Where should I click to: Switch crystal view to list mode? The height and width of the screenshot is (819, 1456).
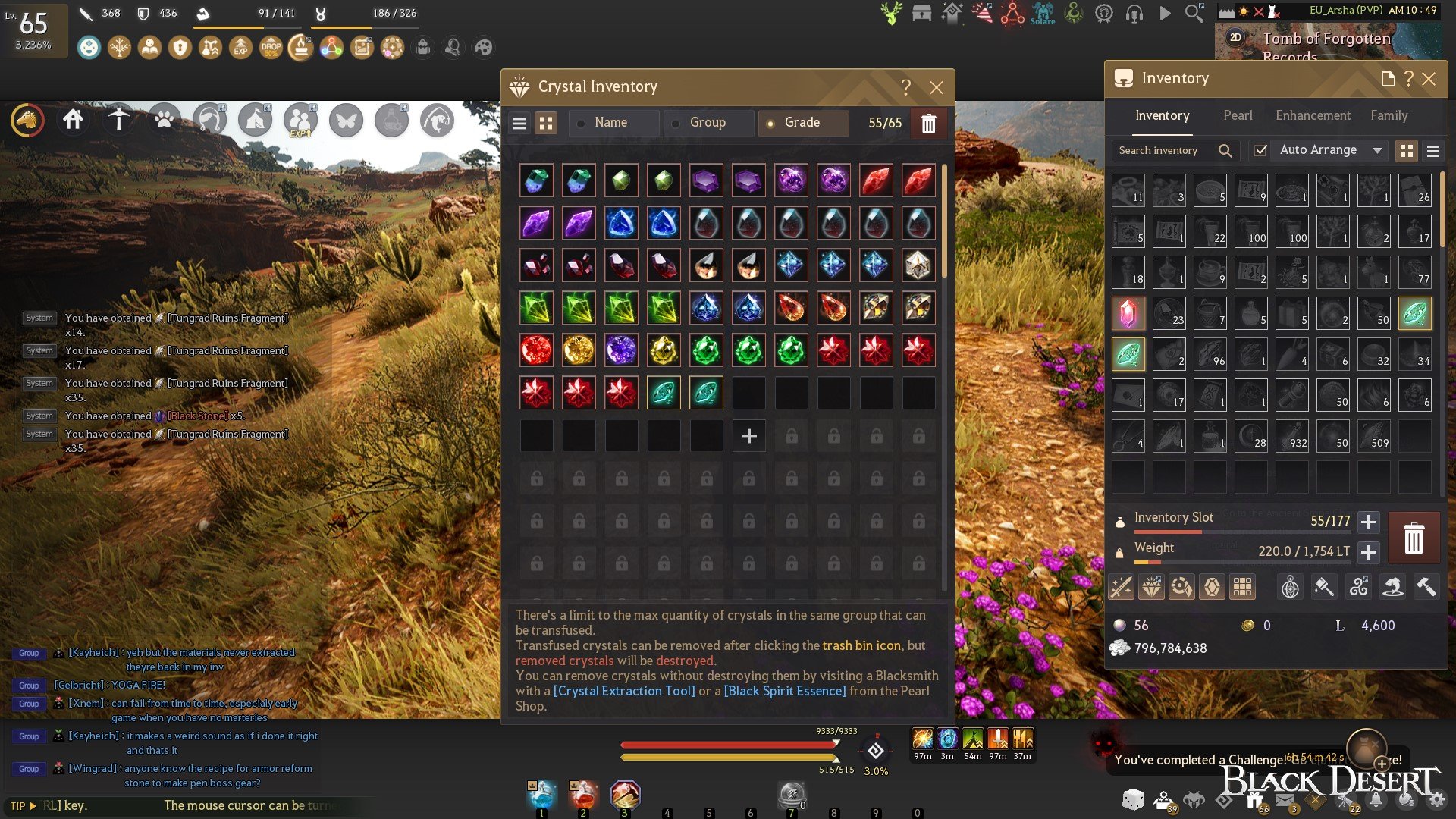click(x=519, y=124)
